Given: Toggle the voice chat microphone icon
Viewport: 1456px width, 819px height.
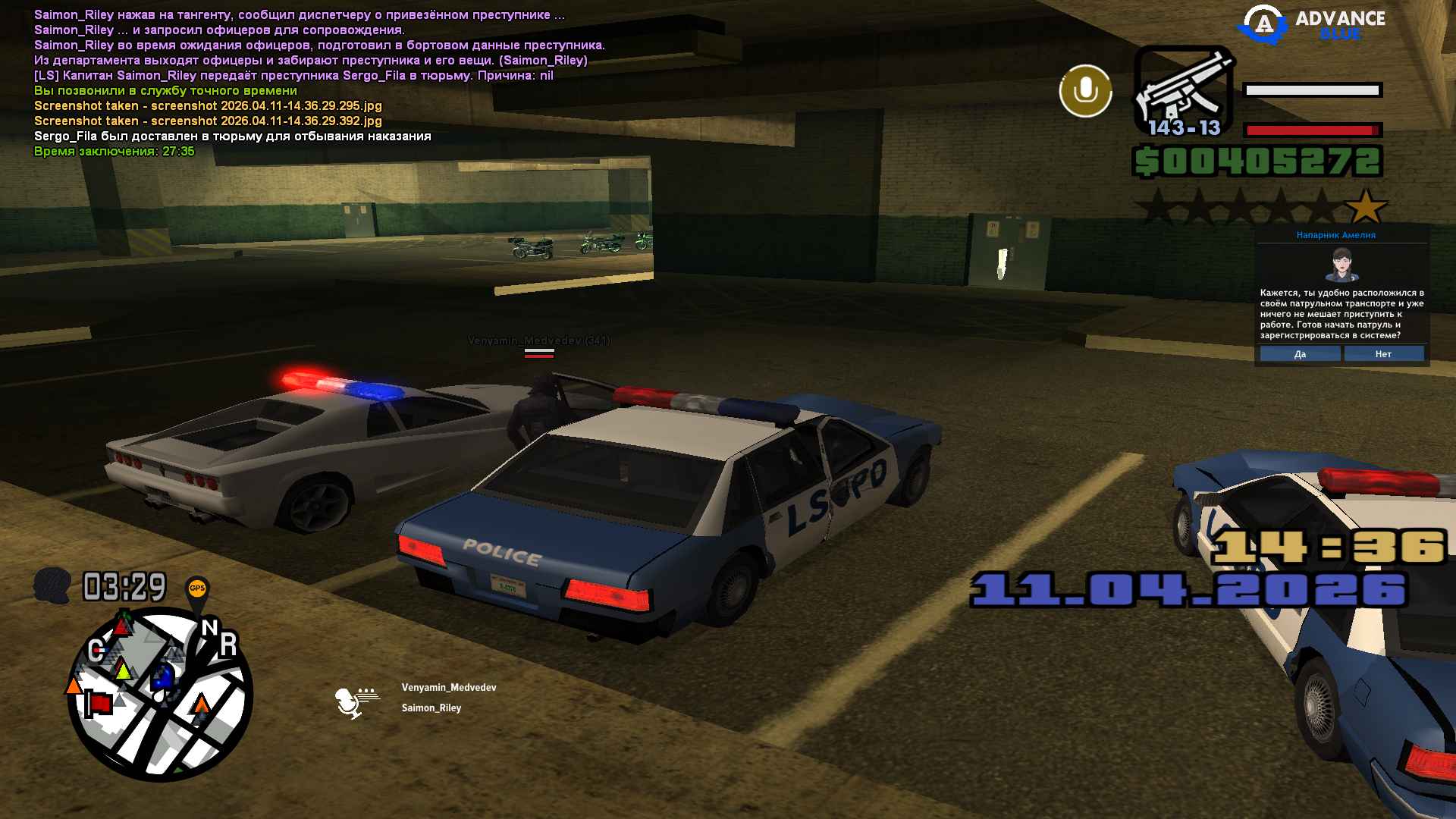Looking at the screenshot, I should (1085, 91).
